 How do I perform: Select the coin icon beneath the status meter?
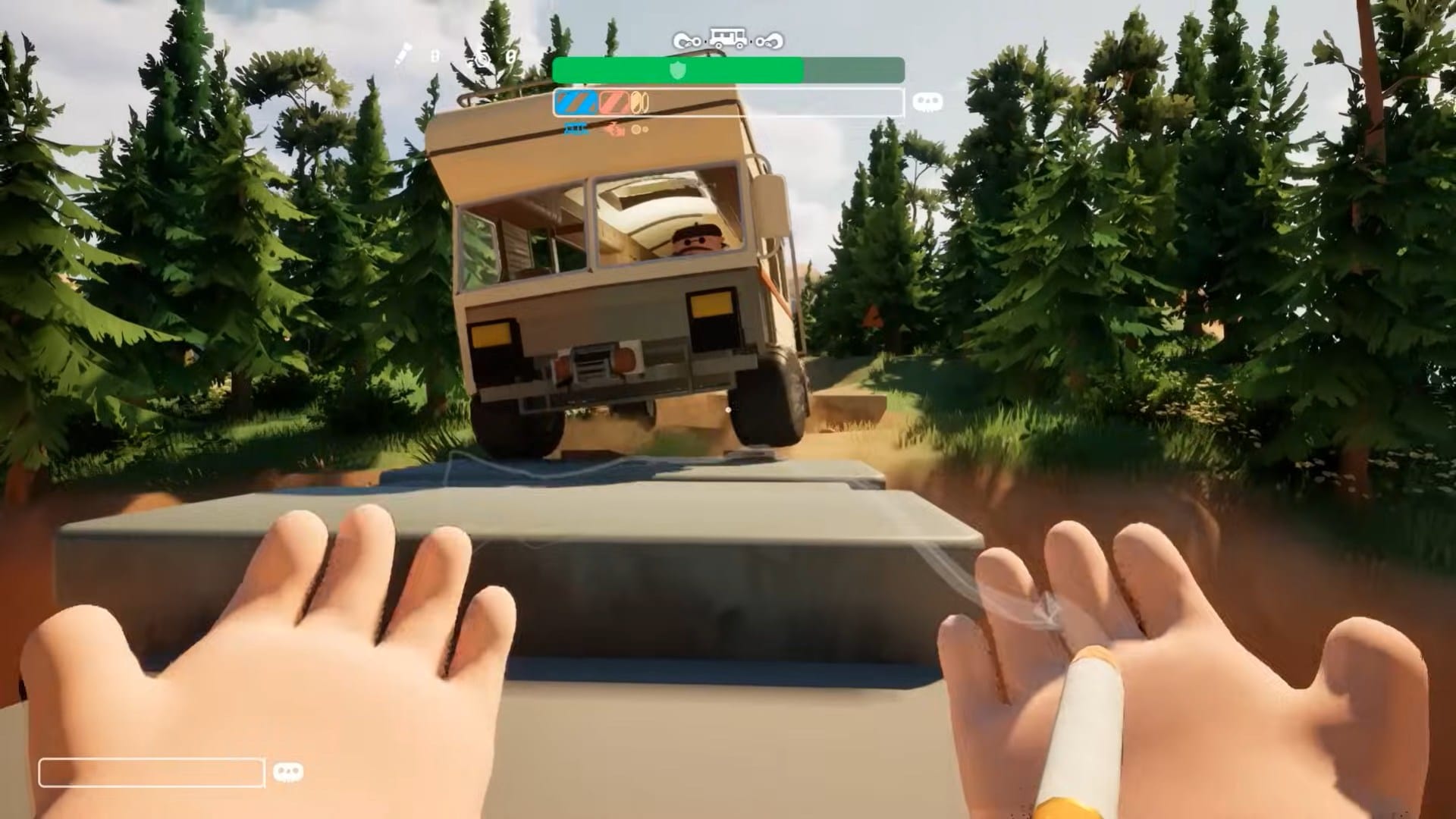(x=637, y=129)
